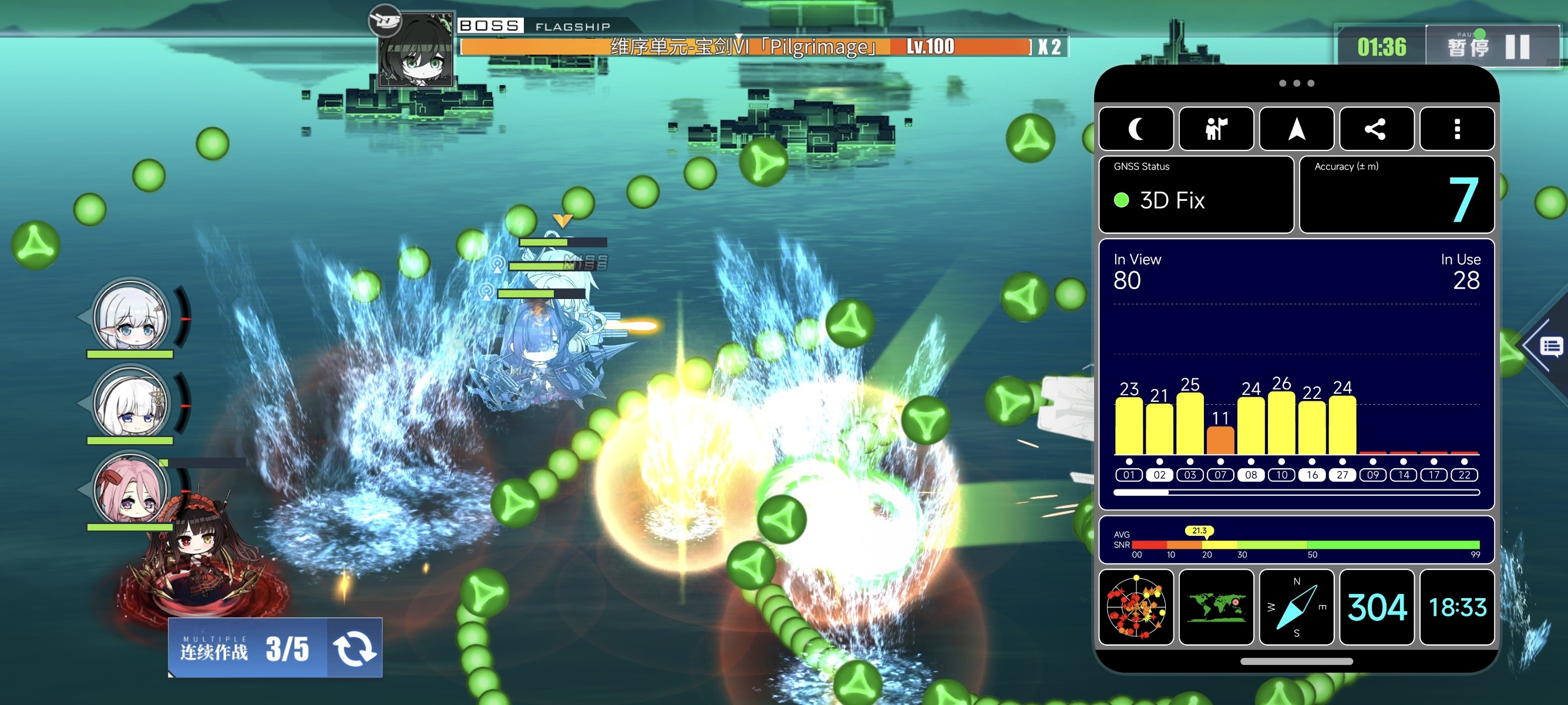The width and height of the screenshot is (1568, 705).
Task: Tap the 304 heading tile
Action: pos(1377,607)
